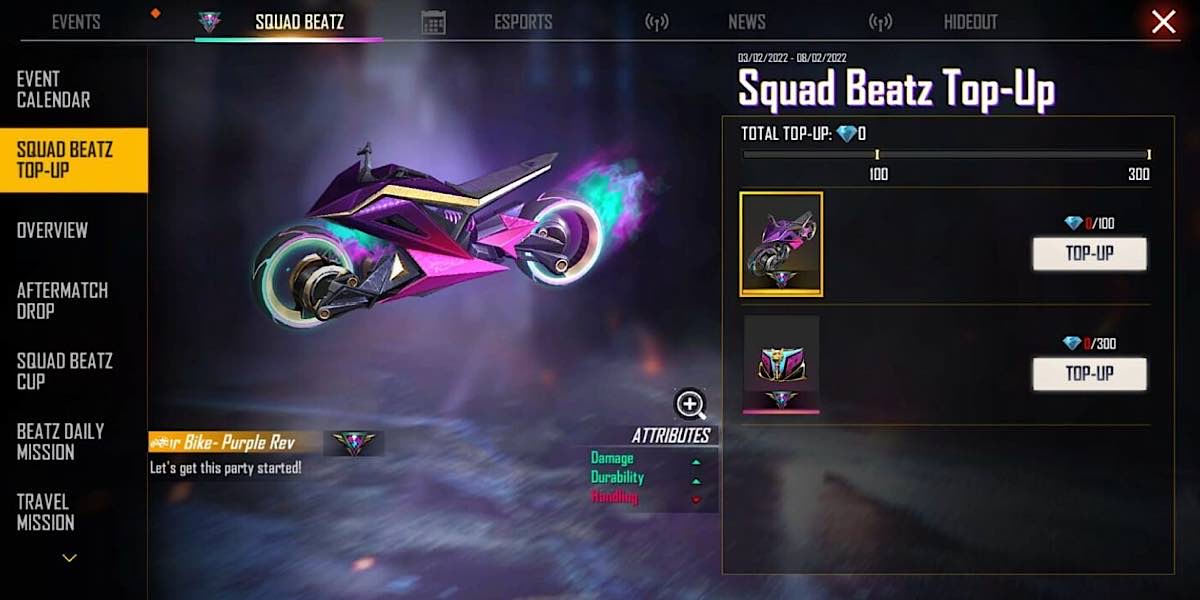Click the magnifier icon to enlarge preview

point(690,404)
